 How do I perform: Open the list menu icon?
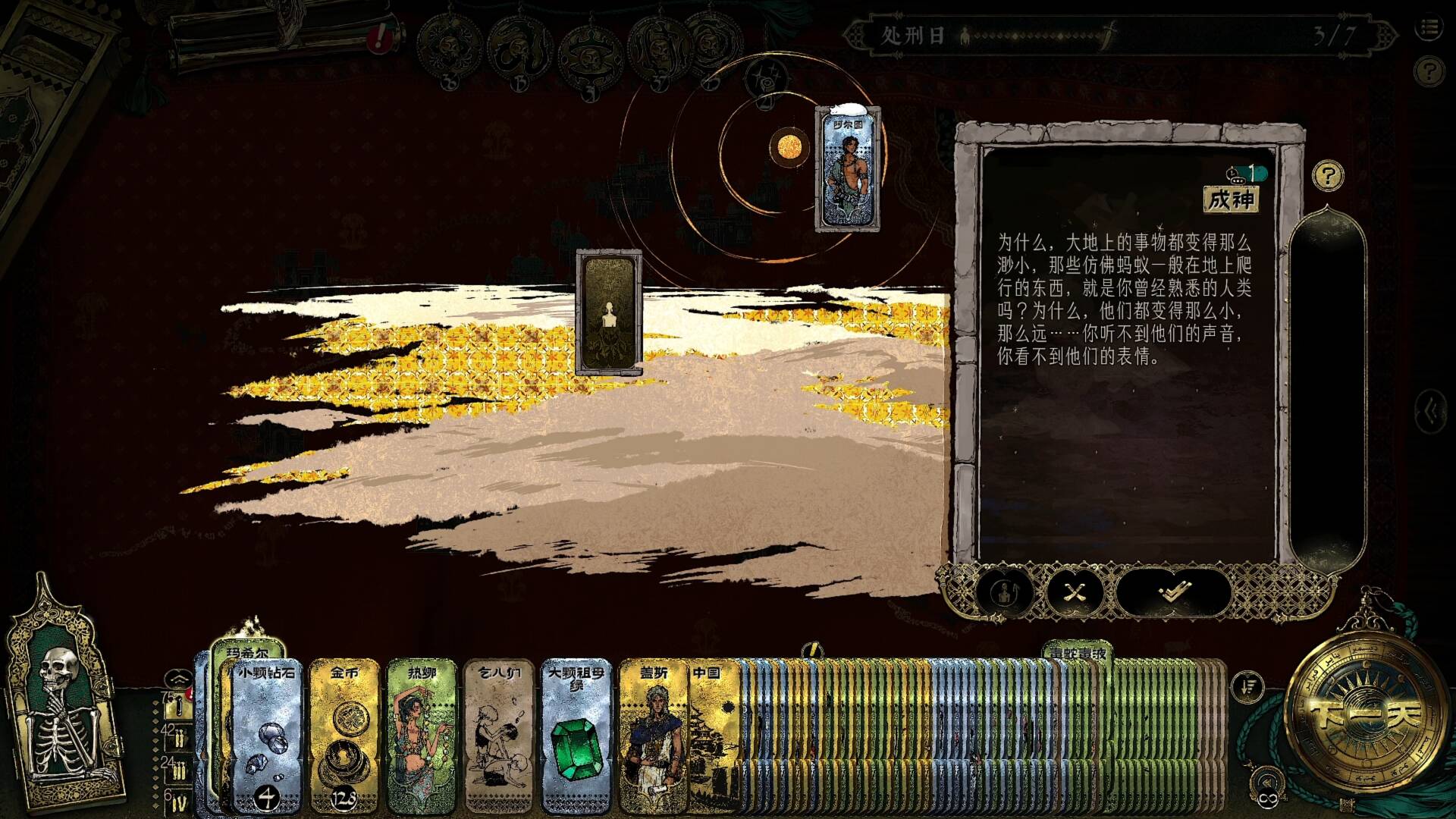point(1429,29)
